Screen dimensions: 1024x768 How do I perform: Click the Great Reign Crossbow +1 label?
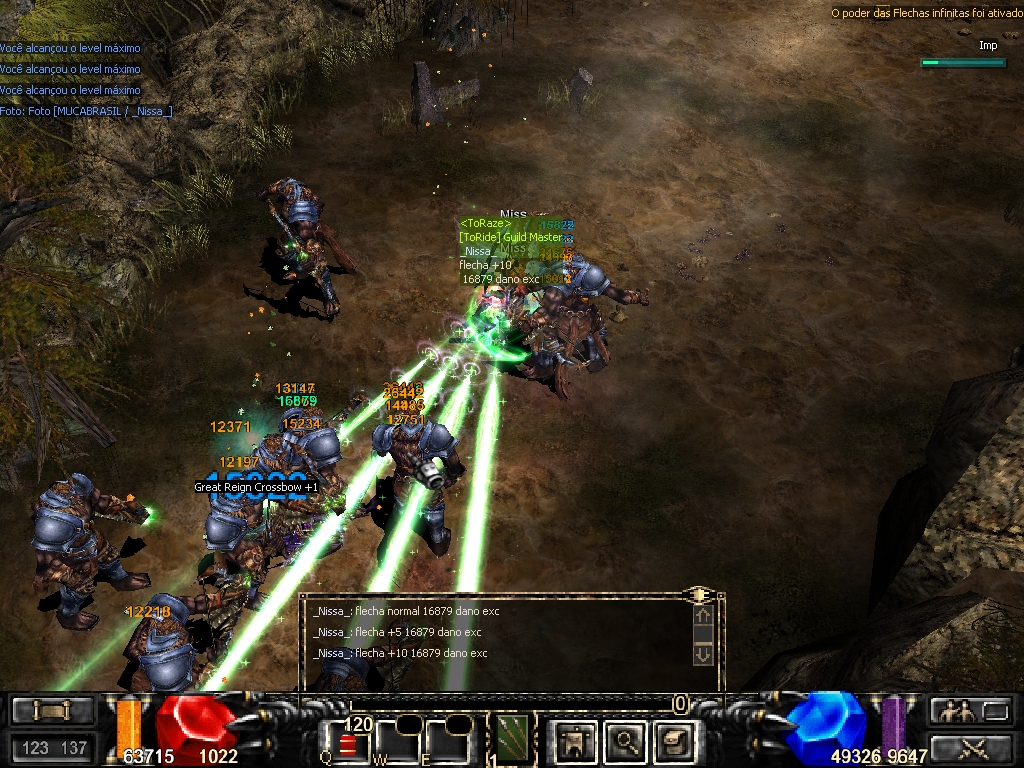point(256,487)
